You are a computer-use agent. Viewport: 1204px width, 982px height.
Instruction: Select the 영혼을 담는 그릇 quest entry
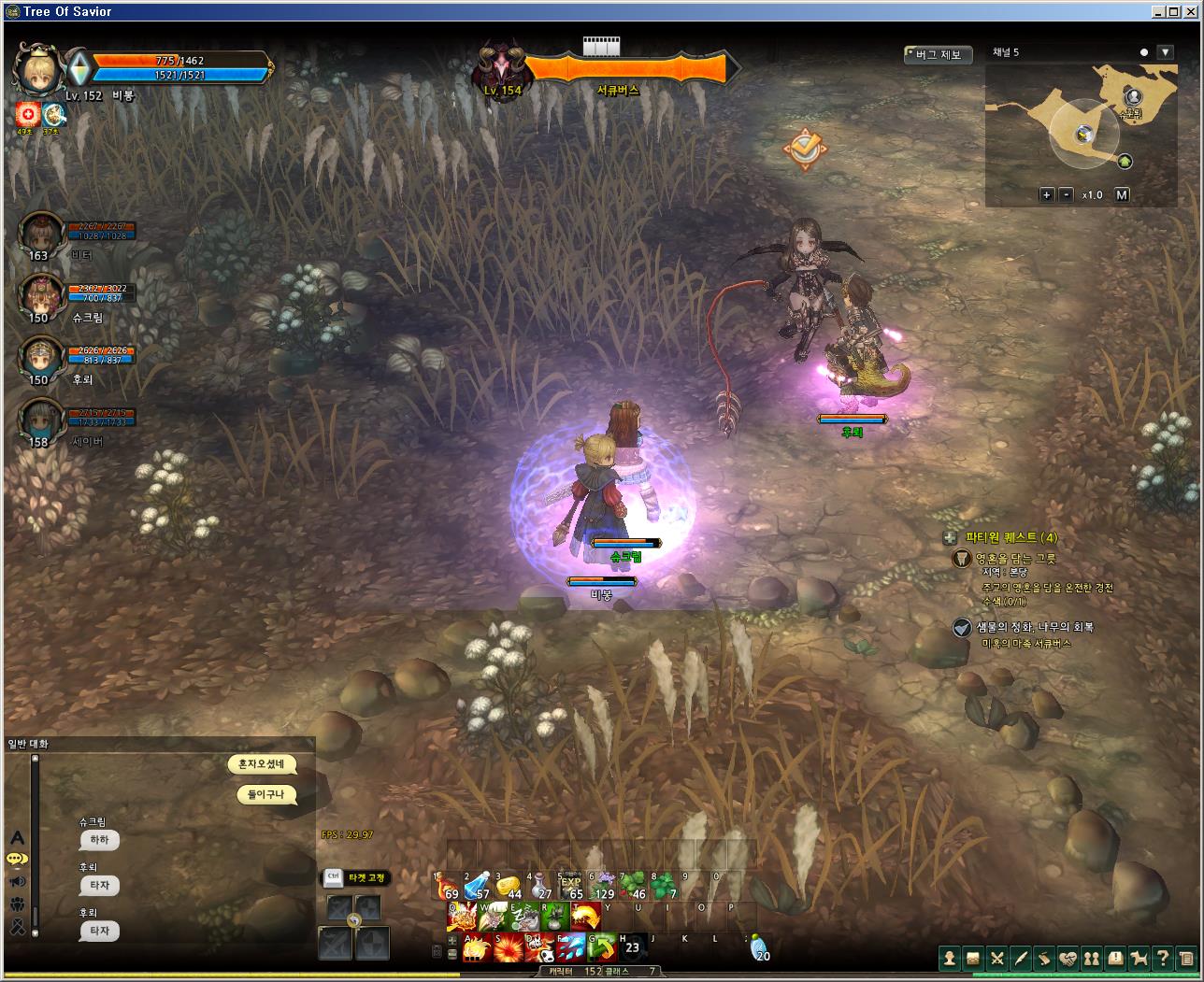1015,559
